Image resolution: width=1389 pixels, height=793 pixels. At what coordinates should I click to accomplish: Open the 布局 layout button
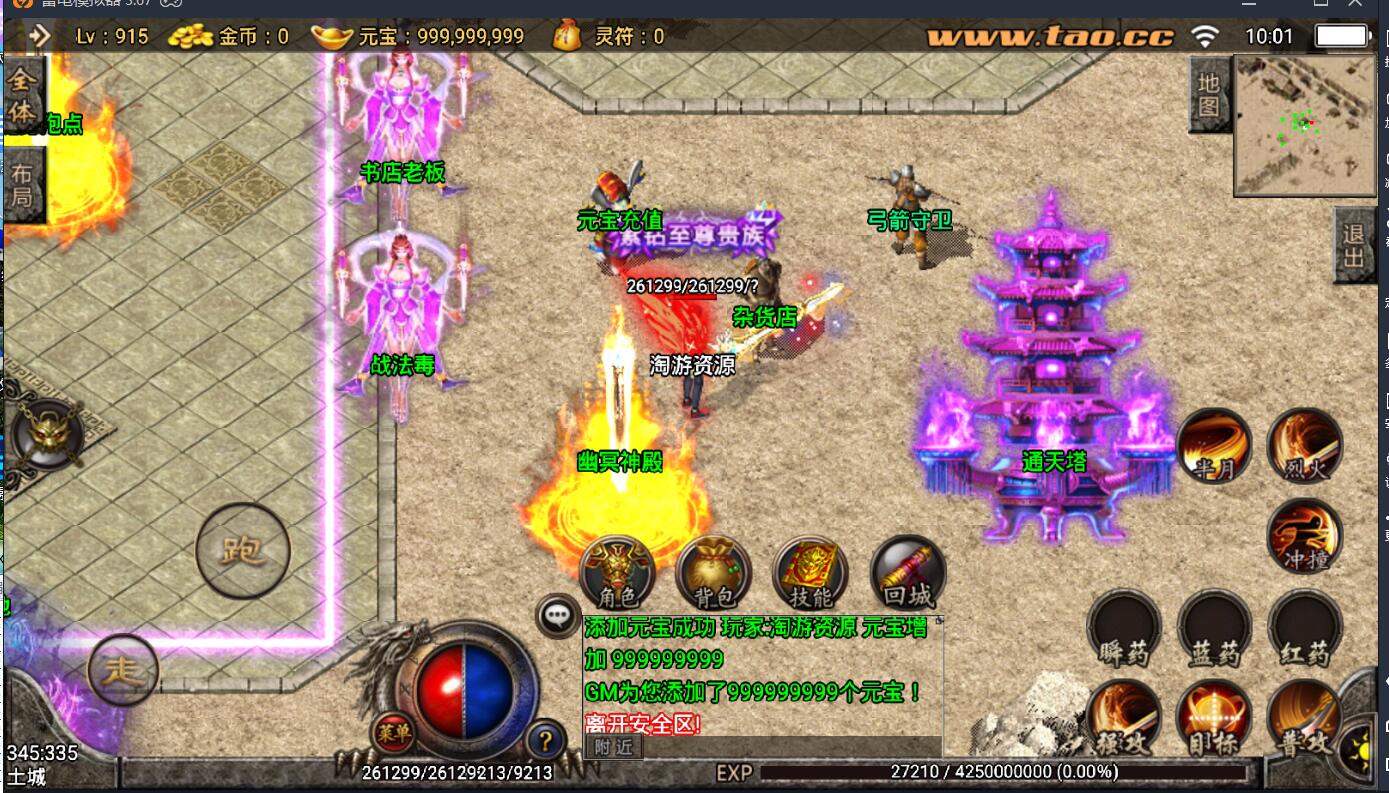click(x=22, y=184)
